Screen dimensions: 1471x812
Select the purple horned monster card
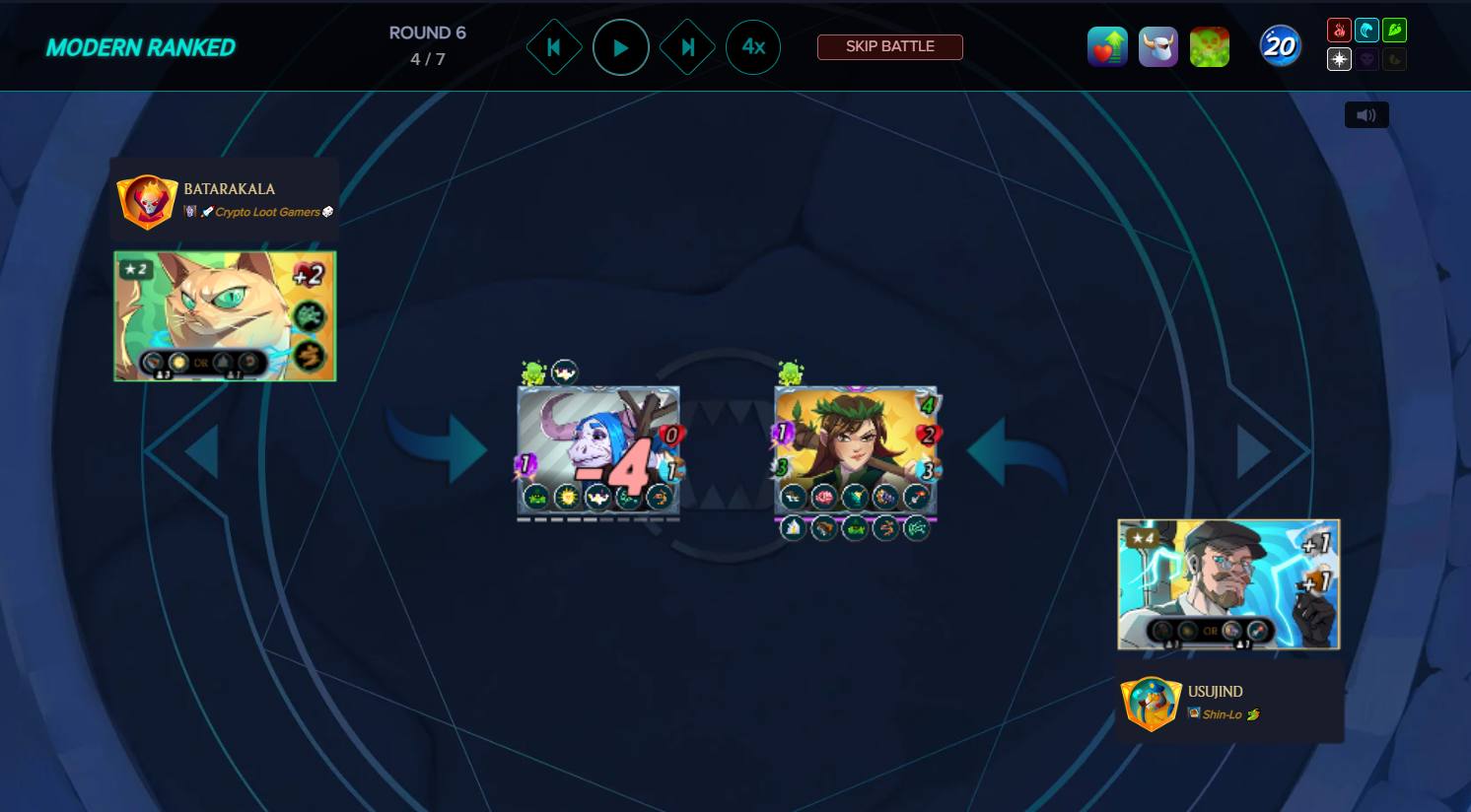pos(598,450)
